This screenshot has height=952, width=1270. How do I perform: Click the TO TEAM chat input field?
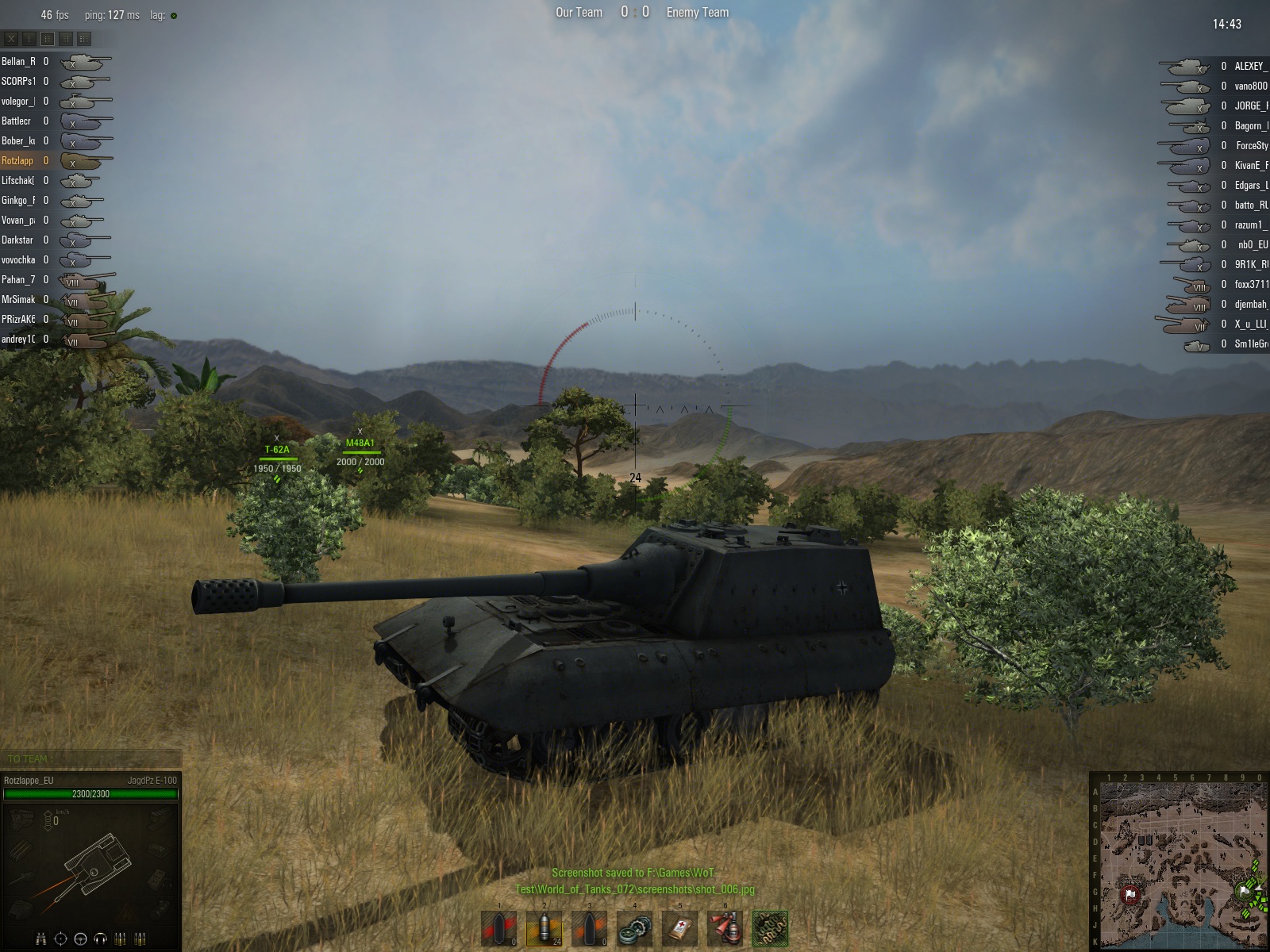pyautogui.click(x=91, y=759)
